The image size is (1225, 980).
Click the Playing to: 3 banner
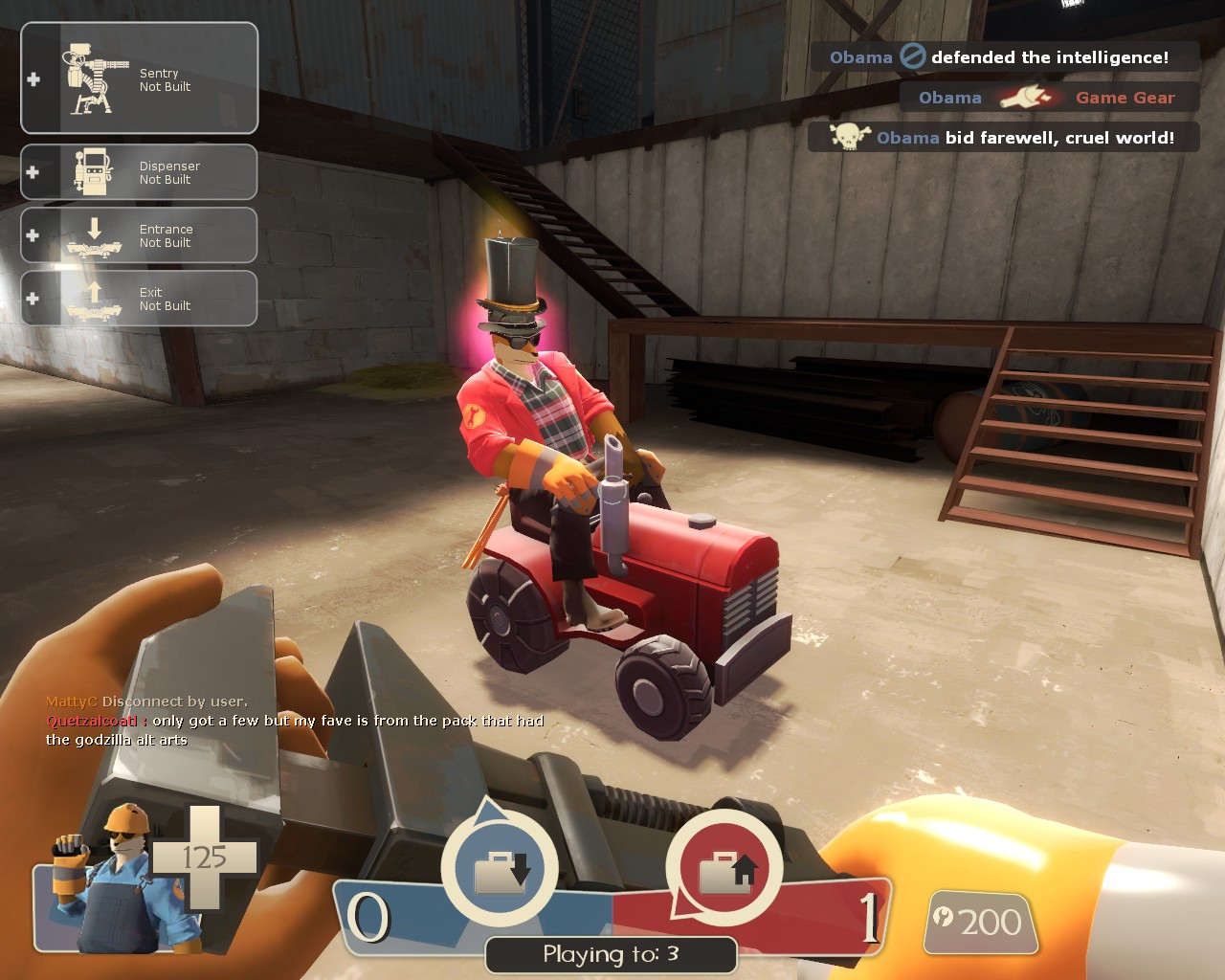610,953
